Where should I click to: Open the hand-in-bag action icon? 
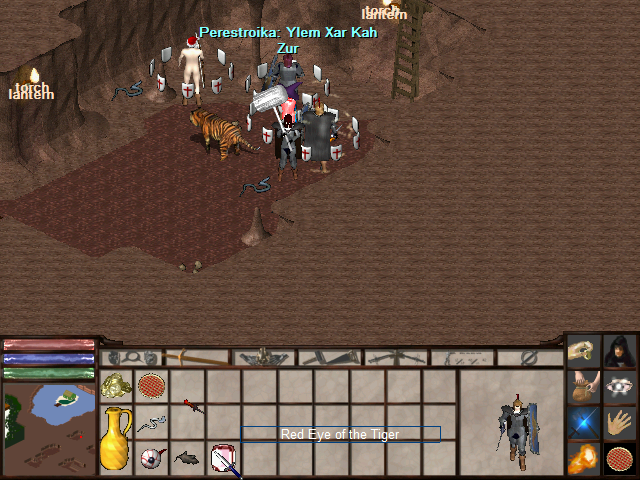pyautogui.click(x=584, y=387)
